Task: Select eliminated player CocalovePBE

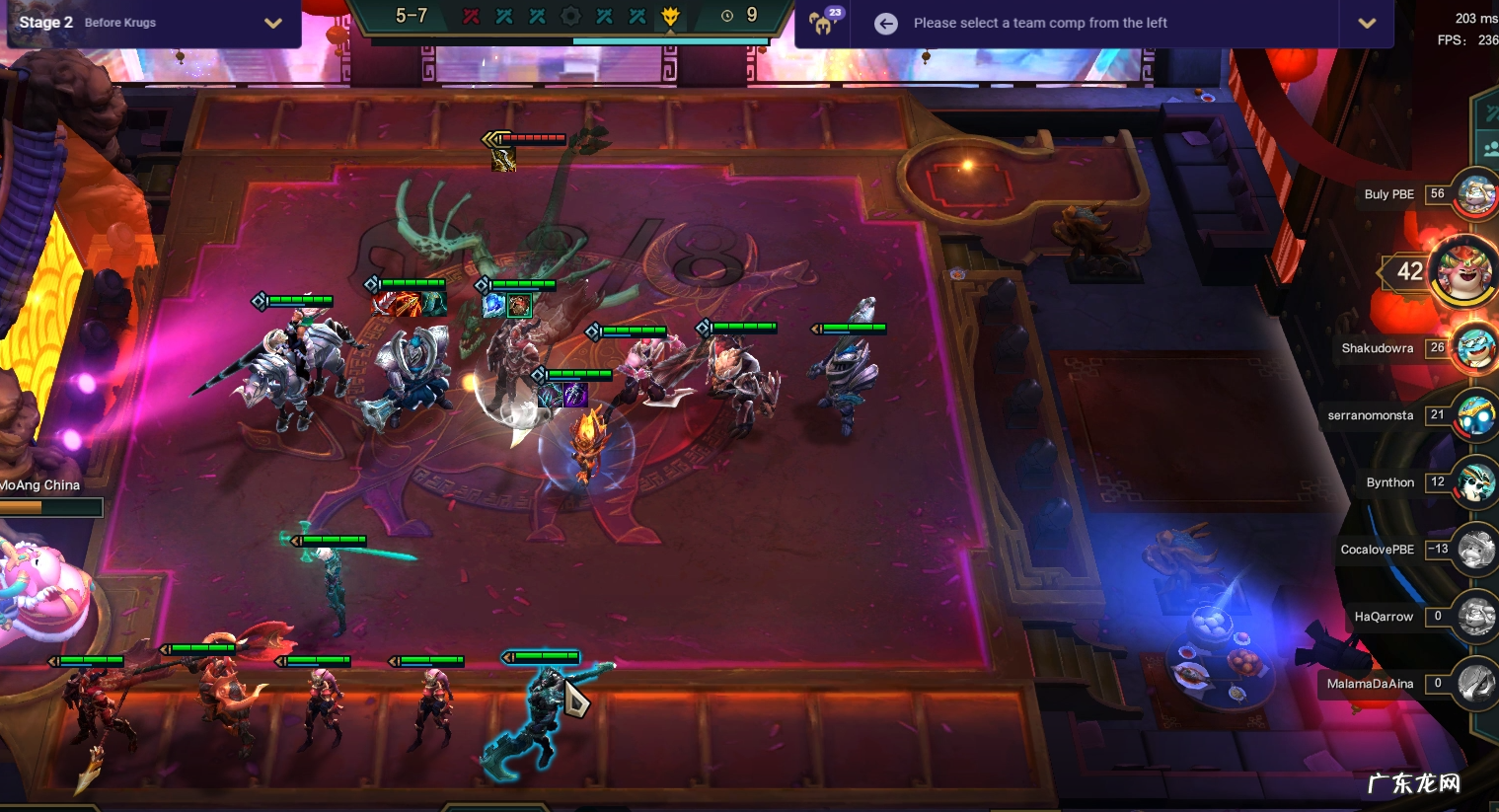Action: coord(1475,550)
